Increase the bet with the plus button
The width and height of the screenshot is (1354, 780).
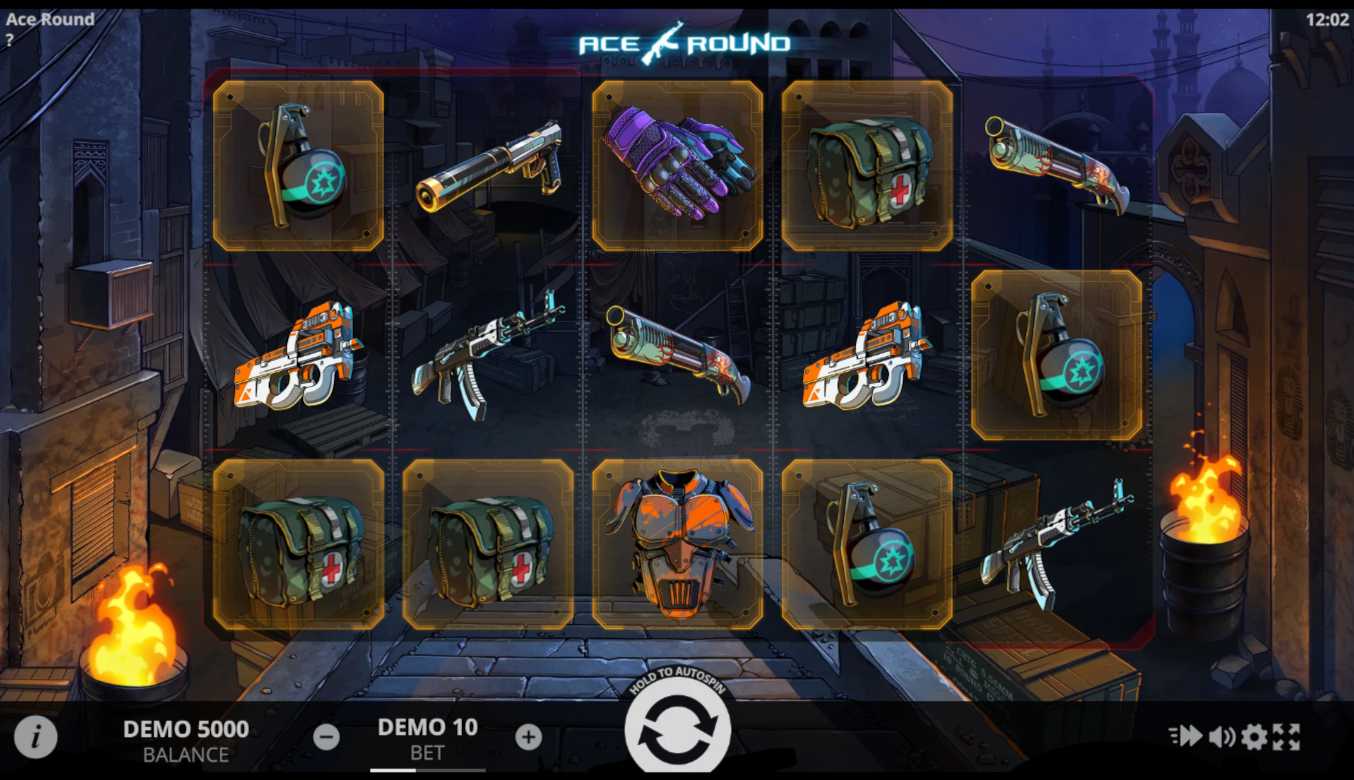(x=528, y=738)
